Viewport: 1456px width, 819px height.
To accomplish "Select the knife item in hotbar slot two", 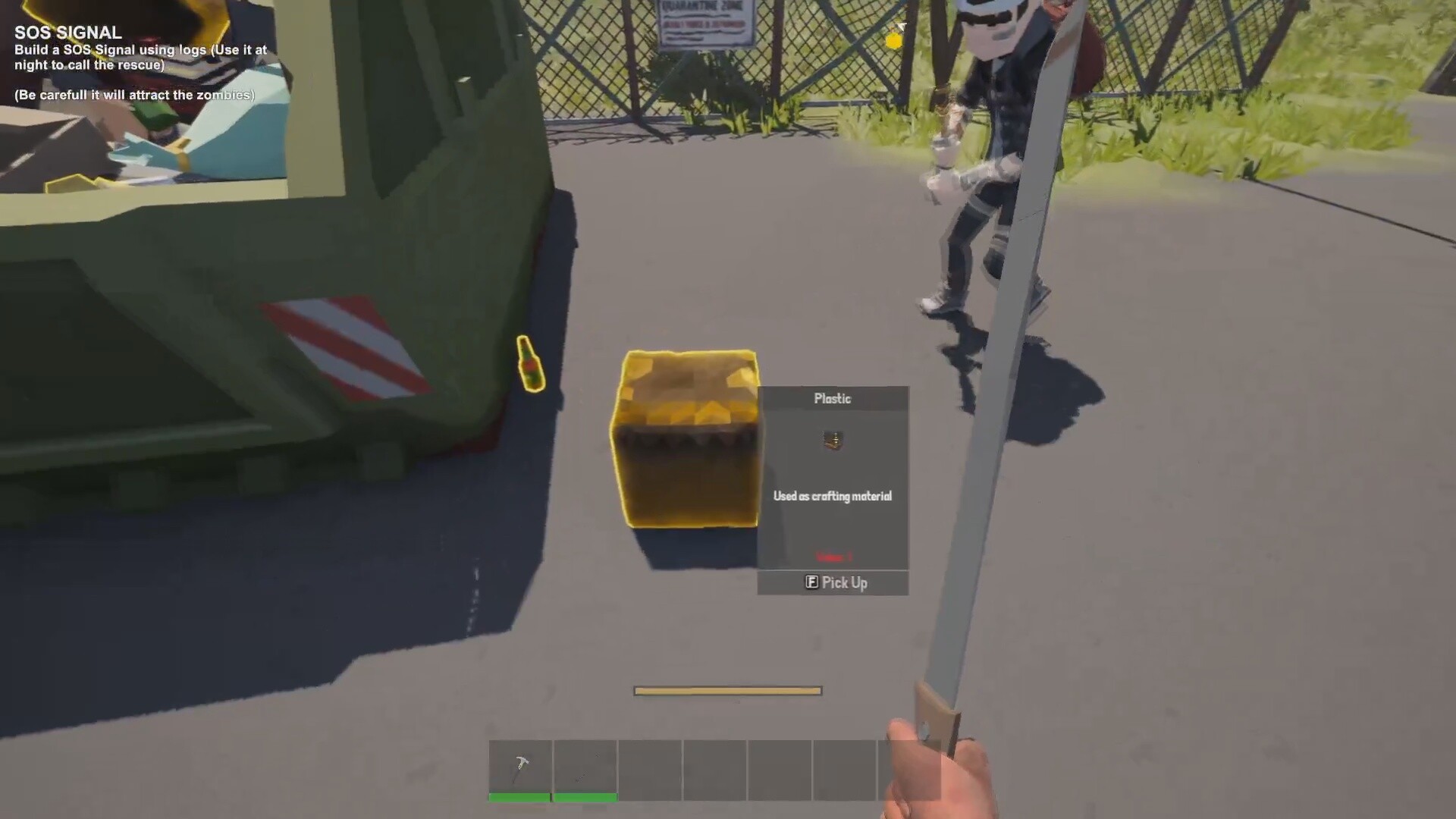I will coord(585,766).
